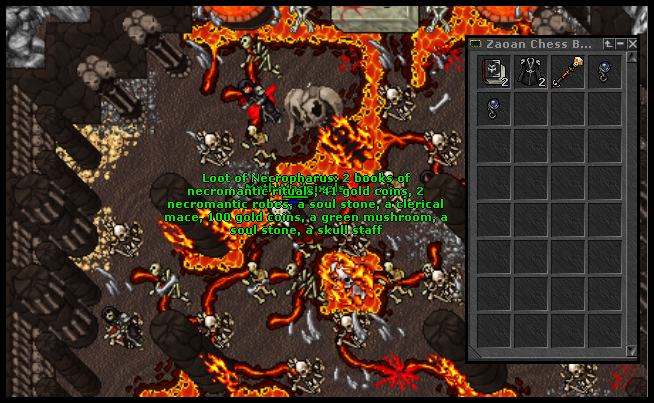Select the books of necromantic rituals stack
Screen dimensions: 654x403
[x=495, y=73]
